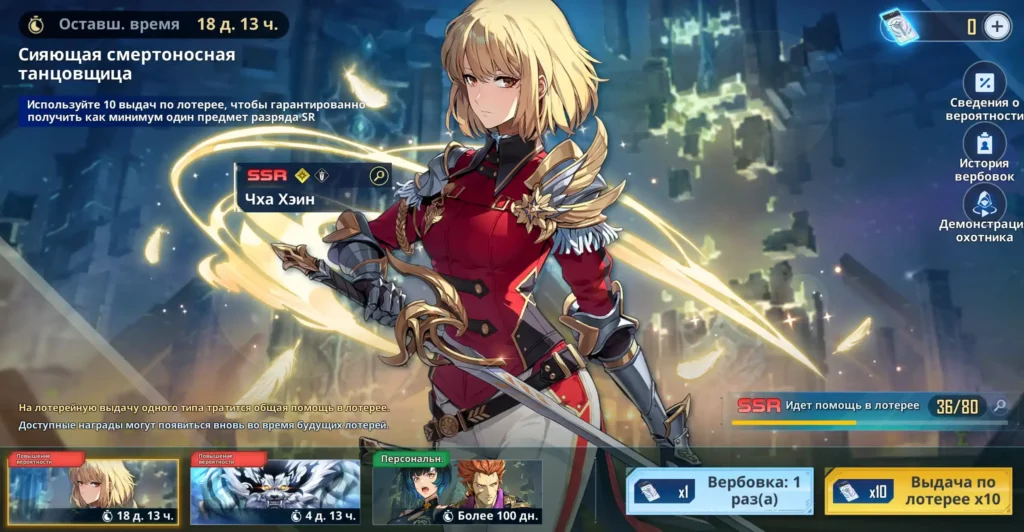
Task: Switch to the white beast weapon banner
Action: [275, 492]
